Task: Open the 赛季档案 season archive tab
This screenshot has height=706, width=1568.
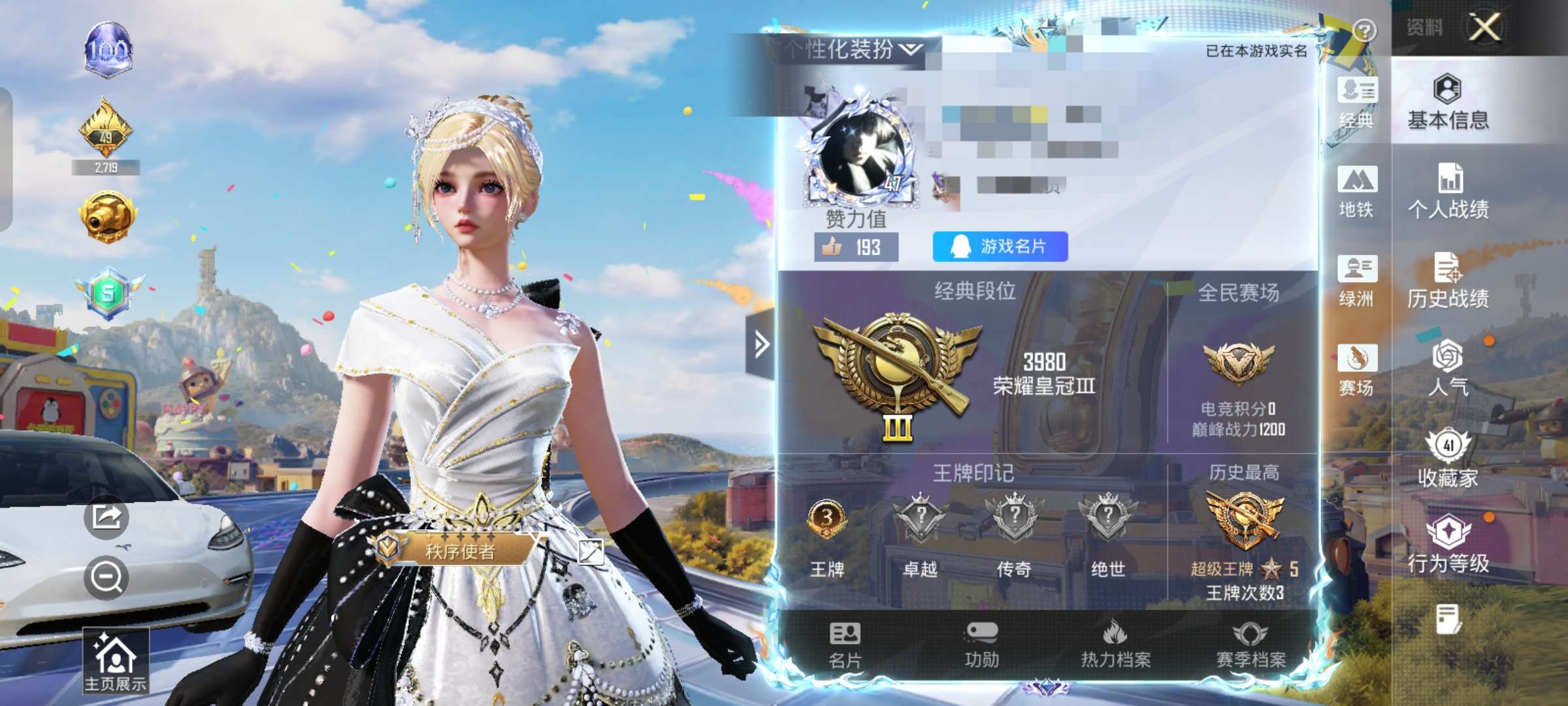Action: point(1250,645)
